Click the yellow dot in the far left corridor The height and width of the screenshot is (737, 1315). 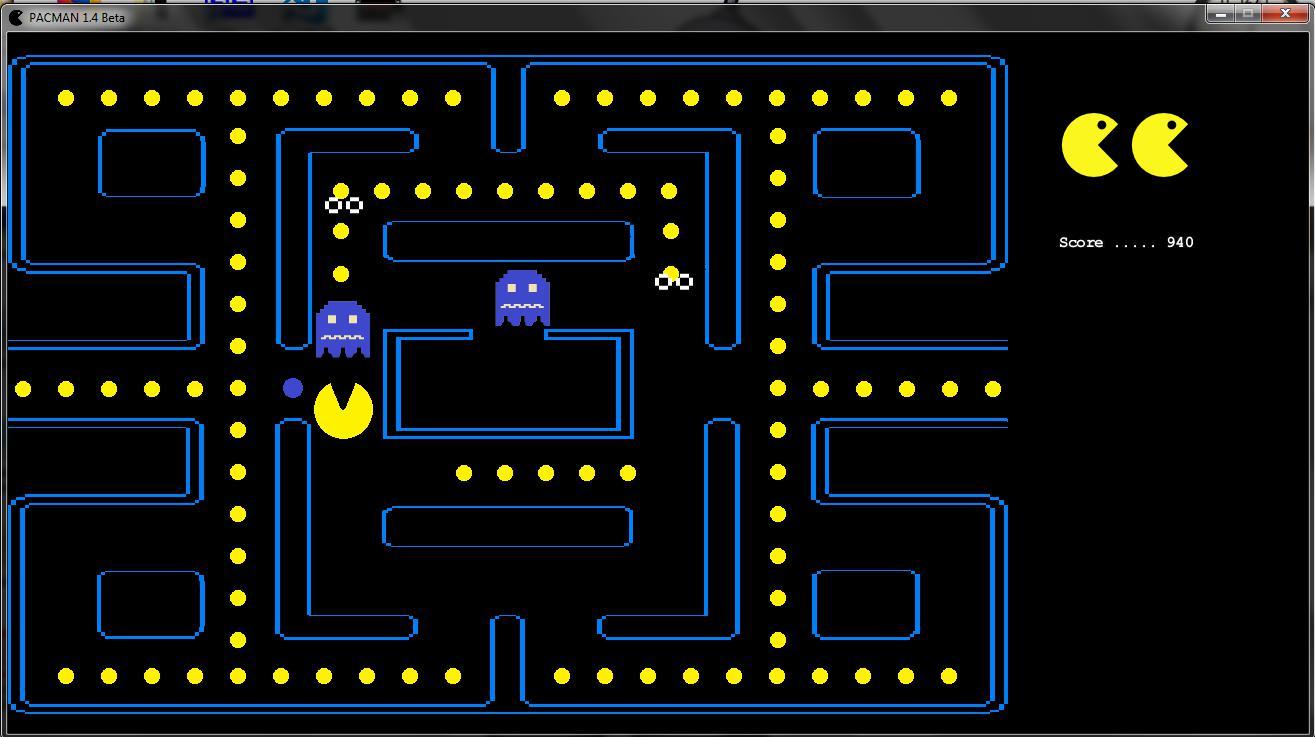tap(21, 388)
